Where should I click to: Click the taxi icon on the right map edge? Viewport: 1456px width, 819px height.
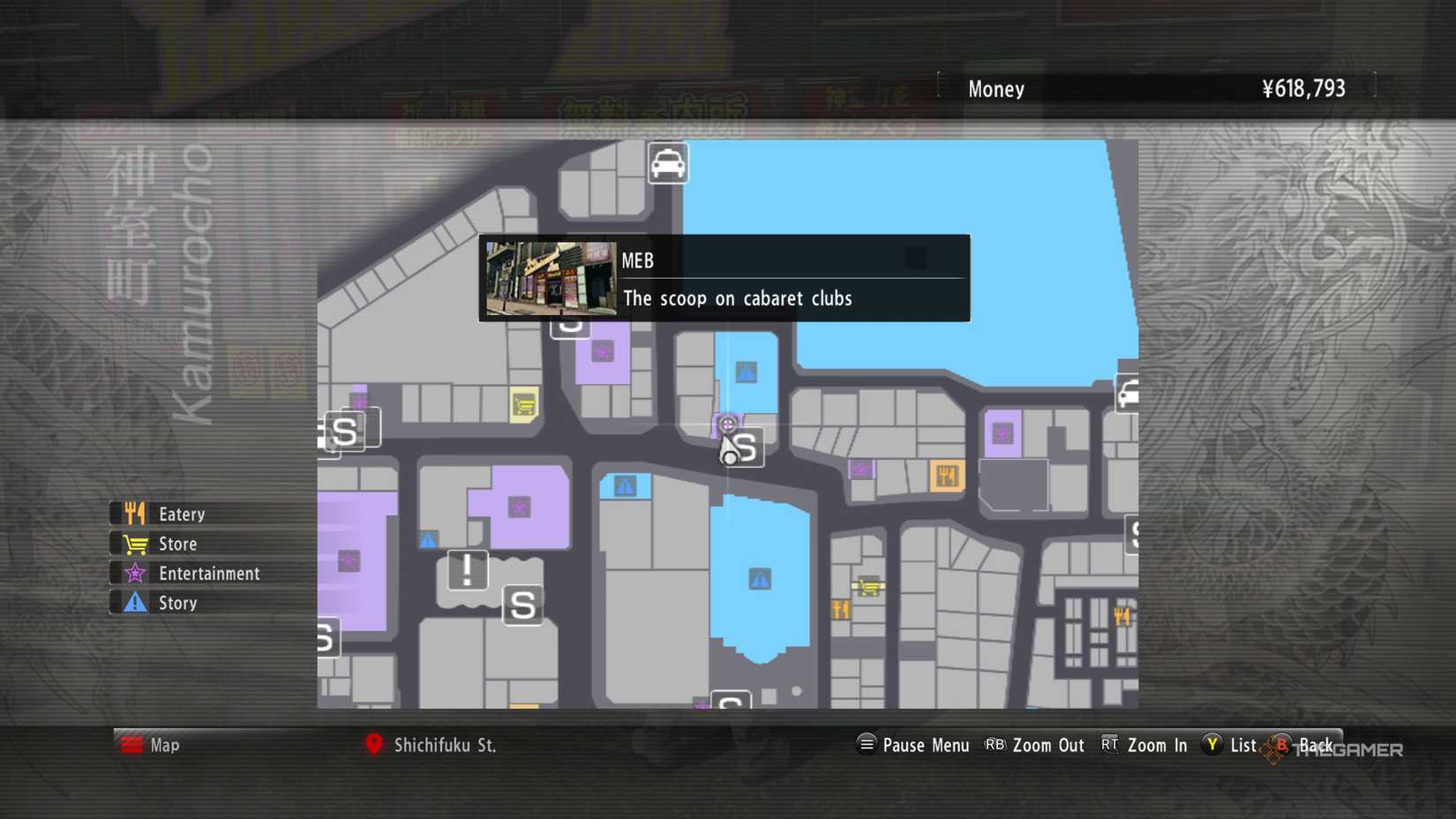point(1128,394)
